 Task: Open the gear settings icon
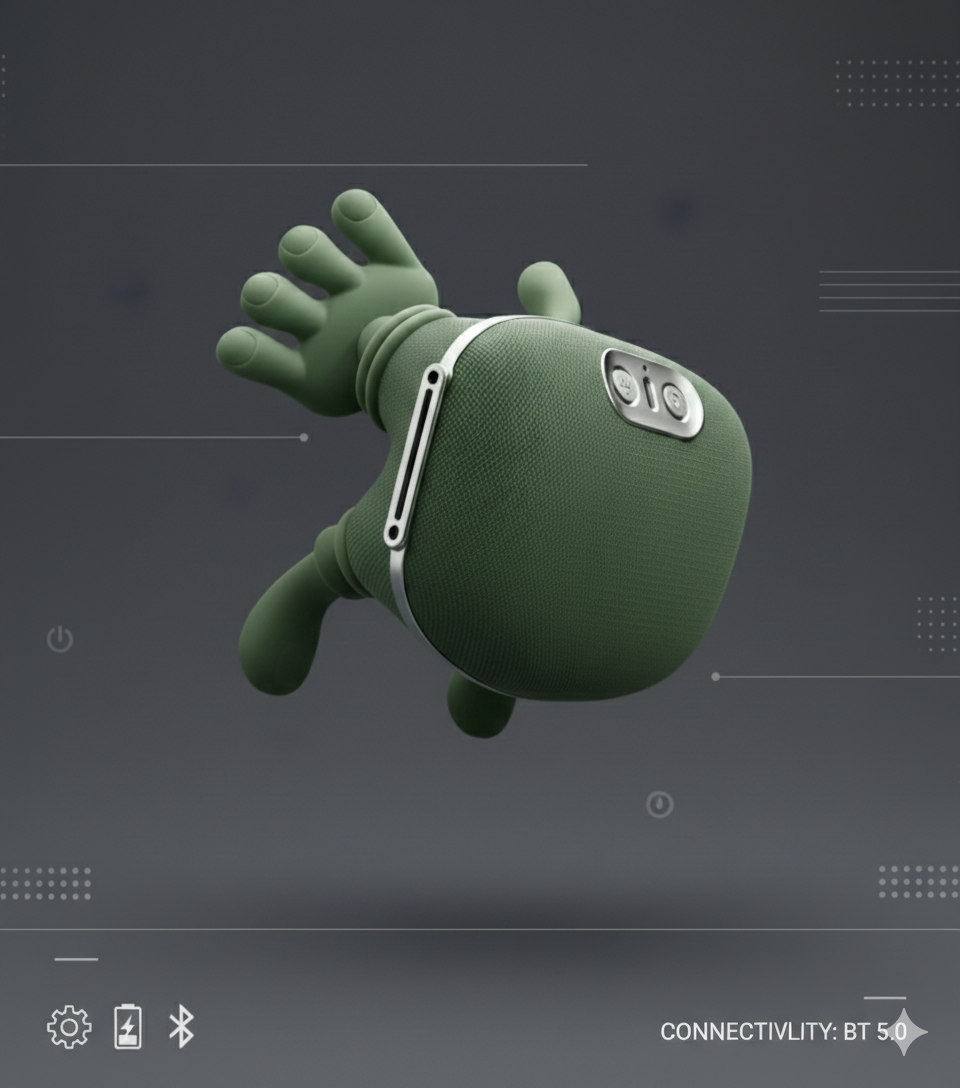click(x=69, y=1027)
